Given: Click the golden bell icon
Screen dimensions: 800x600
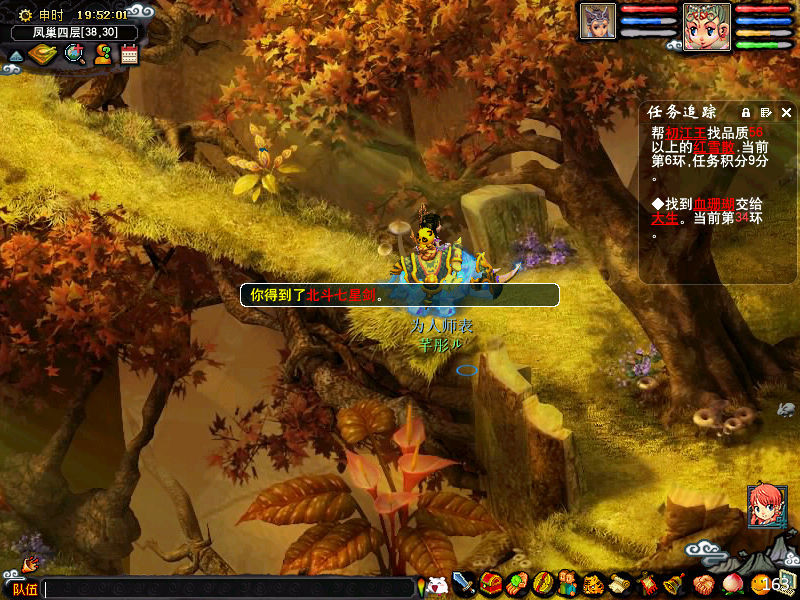Looking at the screenshot, I should pyautogui.click(x=673, y=583).
